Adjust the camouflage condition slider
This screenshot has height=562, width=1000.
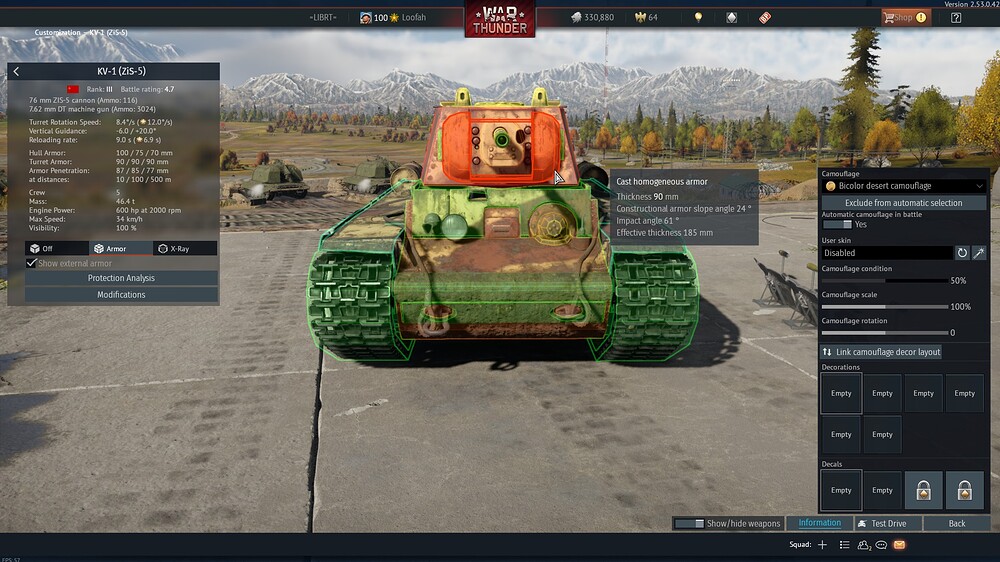pos(885,281)
